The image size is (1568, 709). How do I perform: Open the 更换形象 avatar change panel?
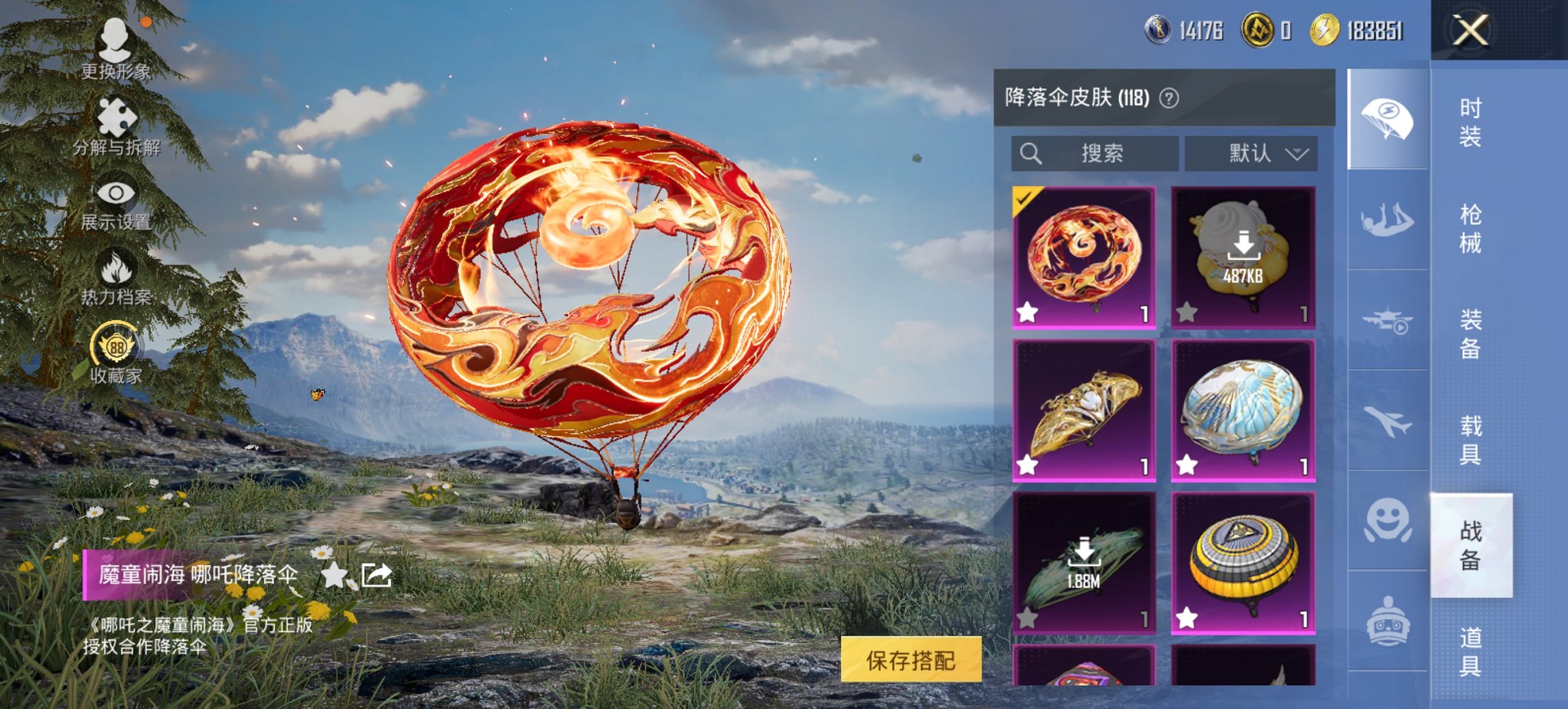coord(116,41)
